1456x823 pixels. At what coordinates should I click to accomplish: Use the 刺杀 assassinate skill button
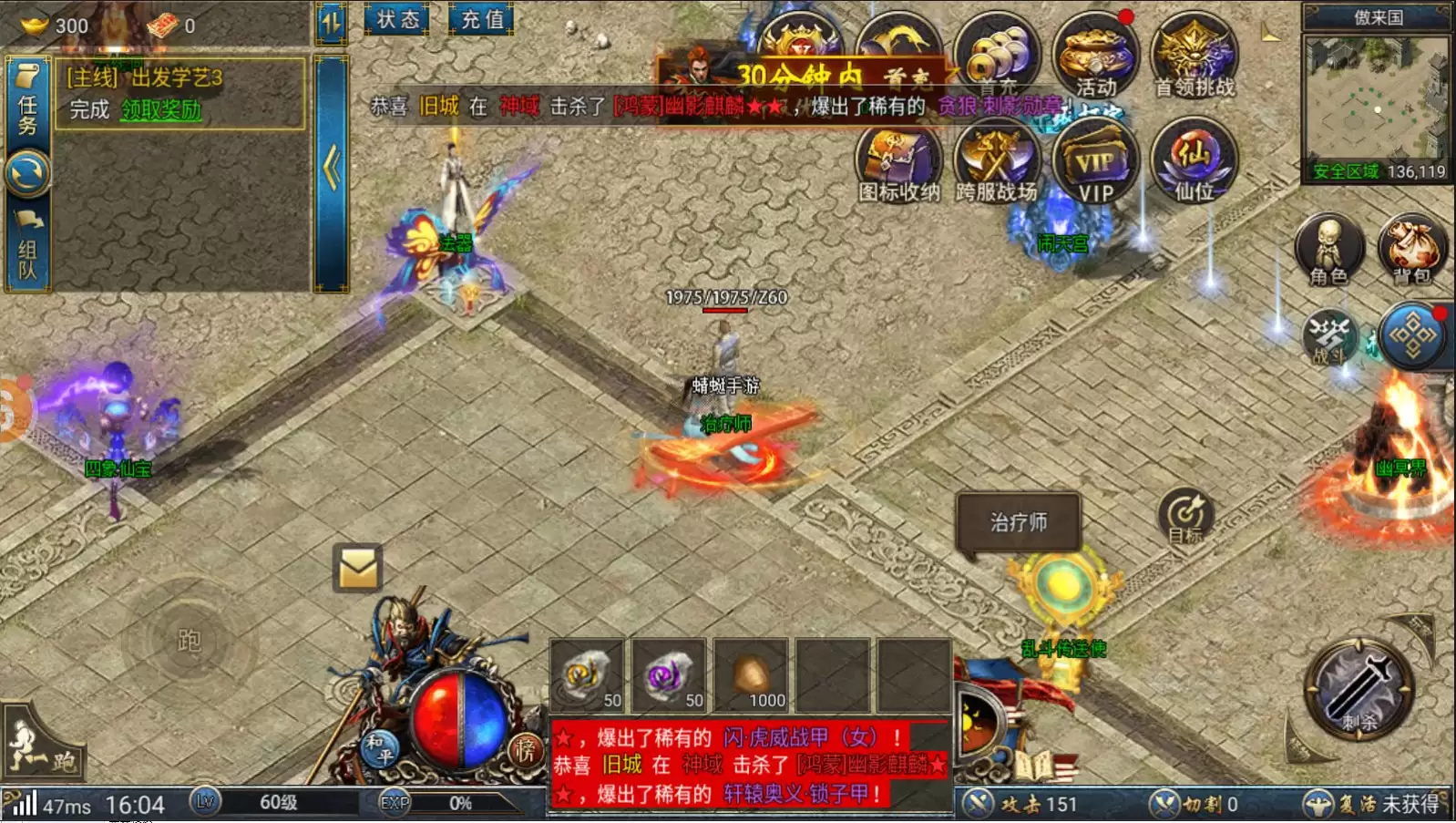click(x=1359, y=688)
